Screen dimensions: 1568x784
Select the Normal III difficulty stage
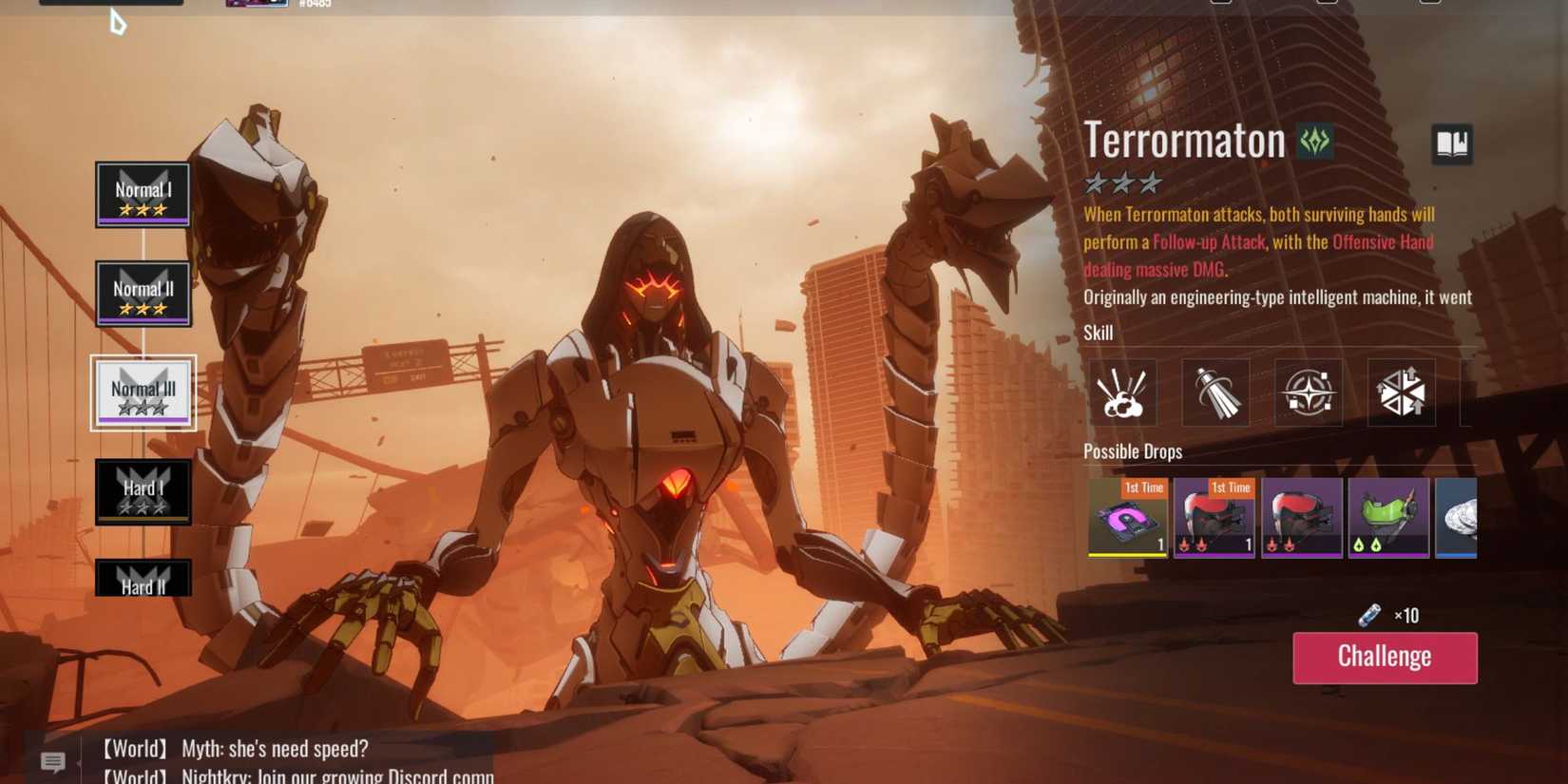click(143, 392)
